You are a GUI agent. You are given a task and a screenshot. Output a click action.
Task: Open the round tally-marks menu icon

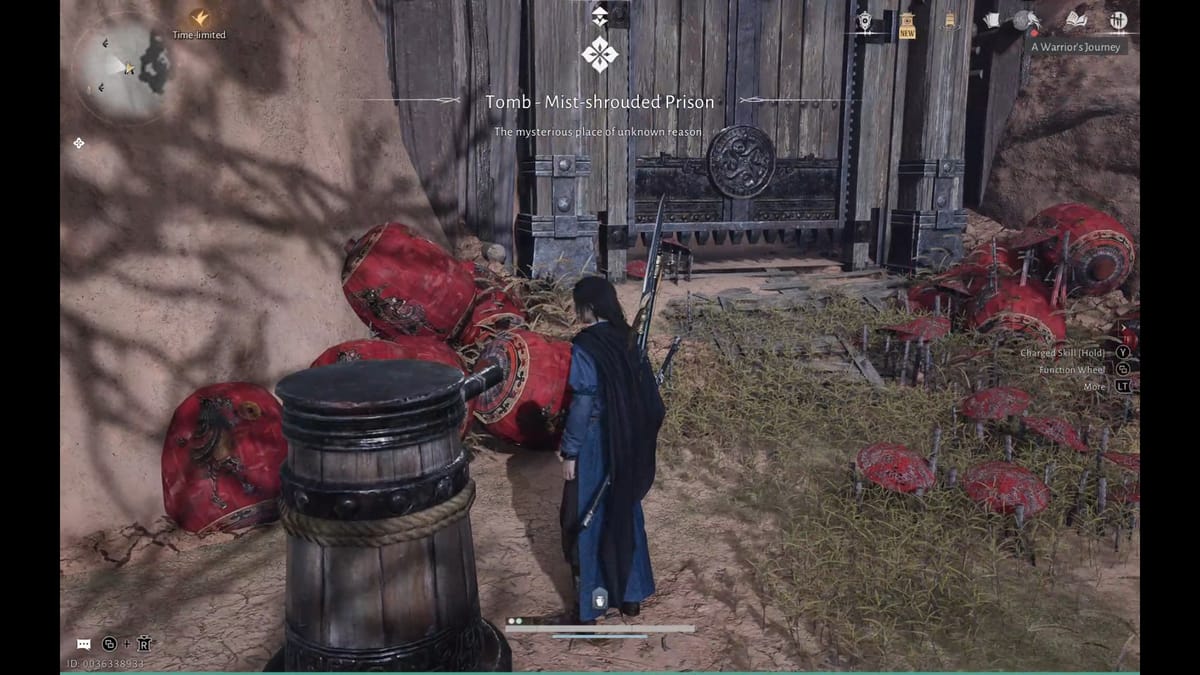(1118, 20)
